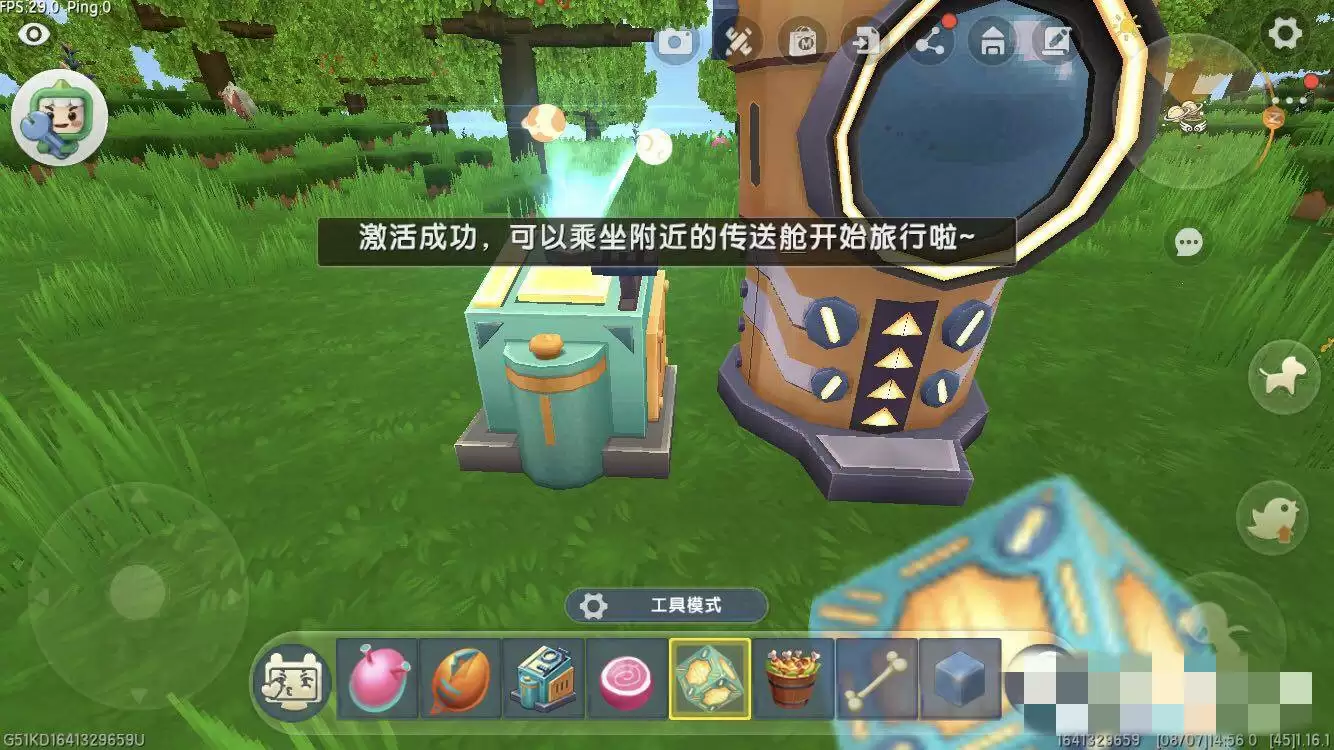Open the chat bubble on the right edge

pyautogui.click(x=1188, y=243)
